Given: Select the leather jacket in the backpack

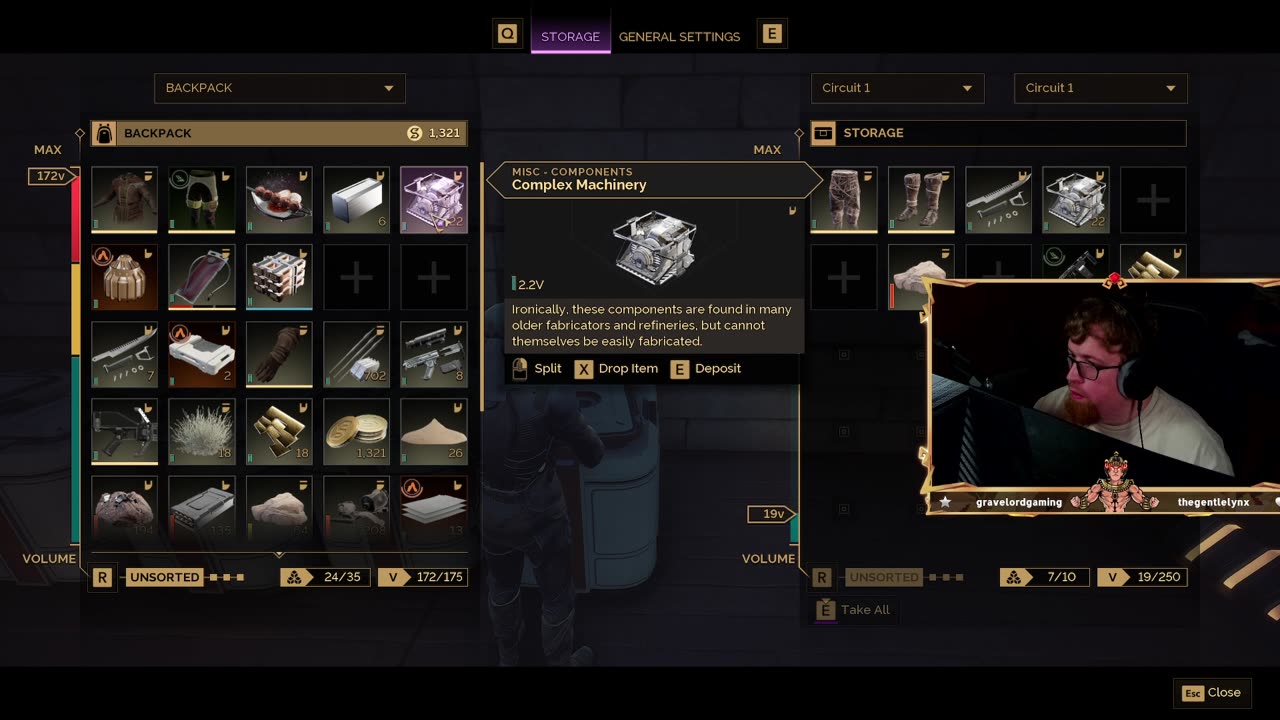Looking at the screenshot, I should [124, 199].
